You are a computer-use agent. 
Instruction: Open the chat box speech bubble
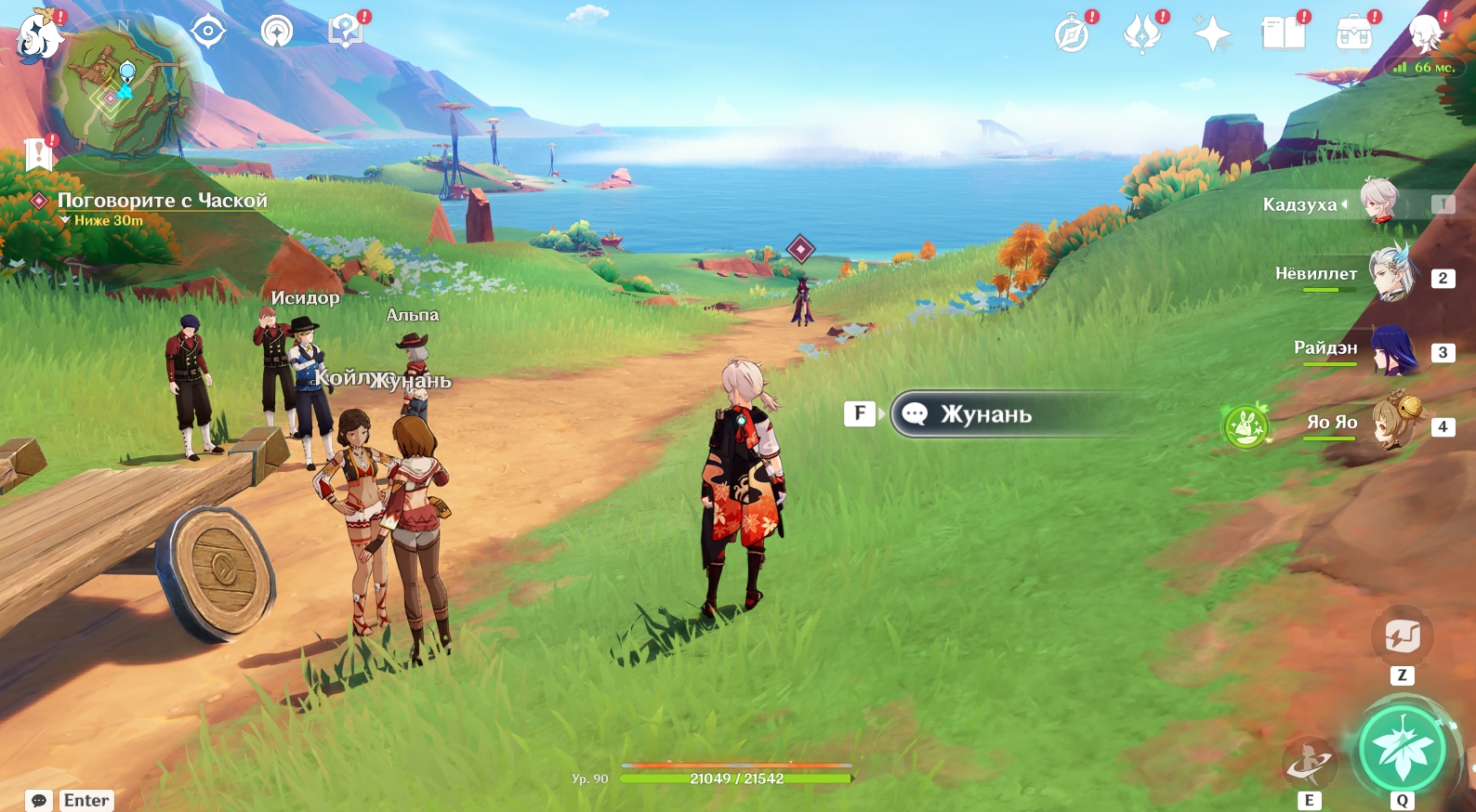click(x=39, y=800)
